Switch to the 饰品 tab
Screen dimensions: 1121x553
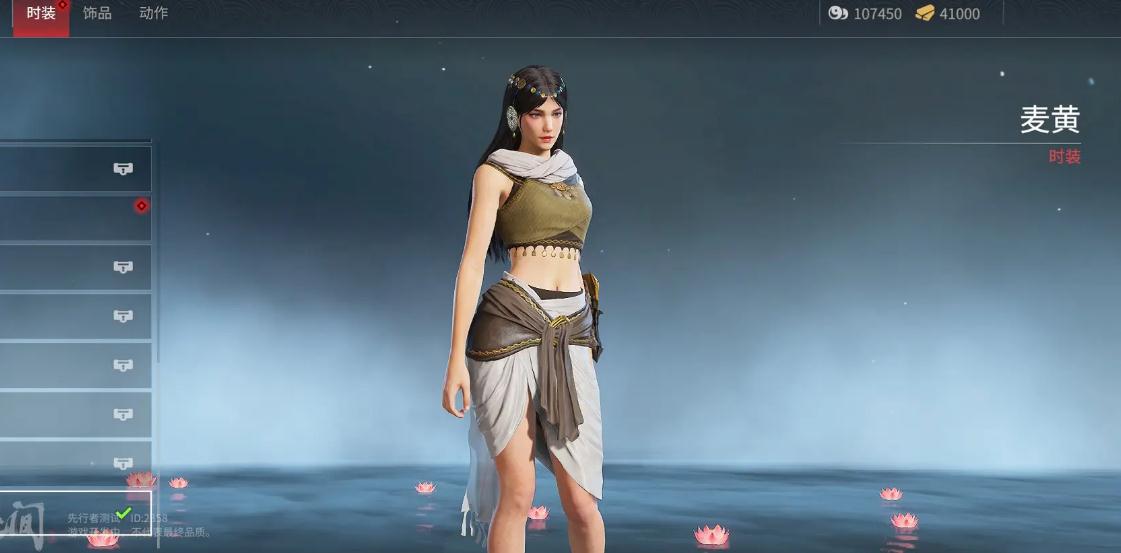tap(97, 14)
